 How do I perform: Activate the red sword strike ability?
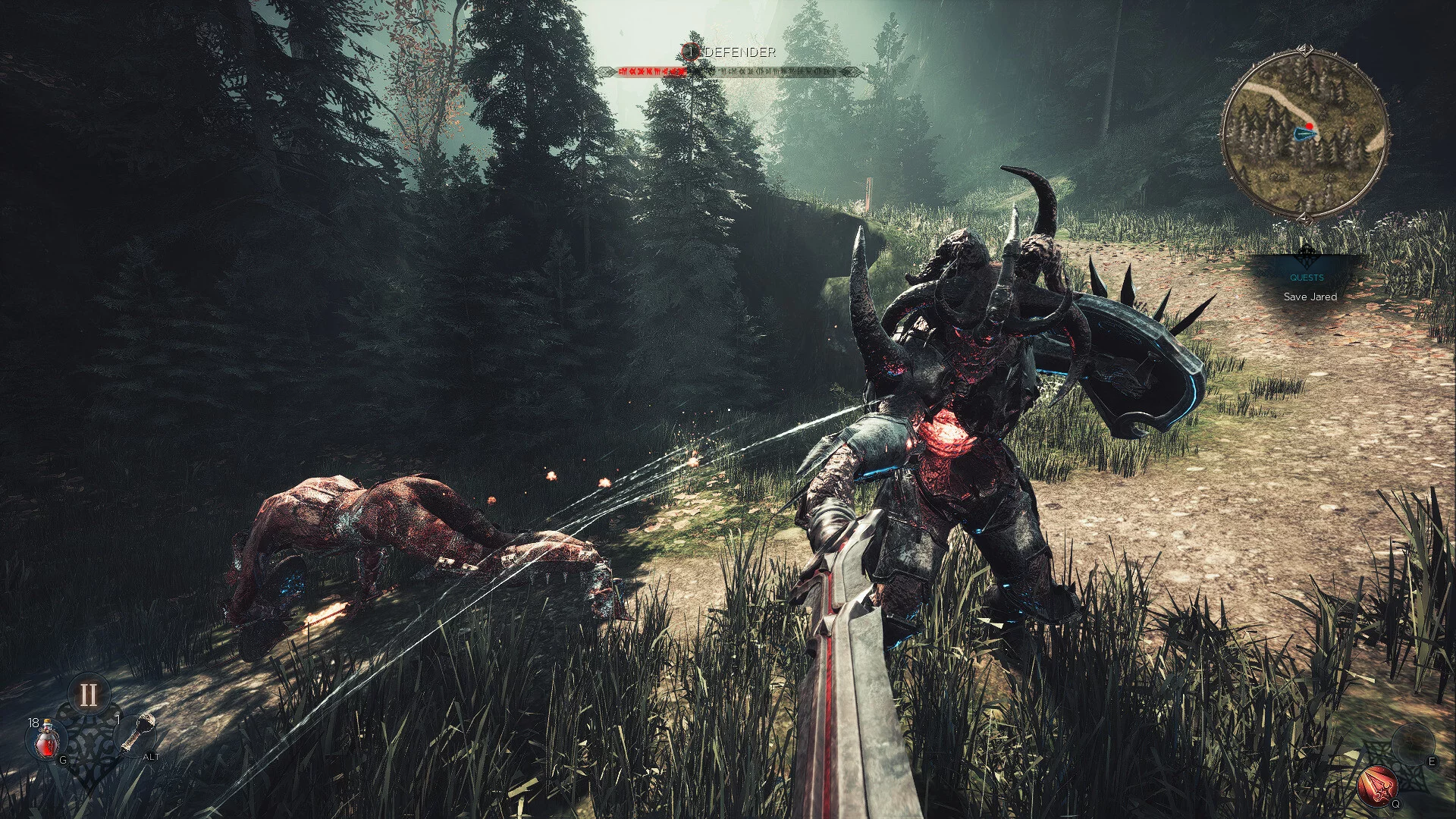tap(1378, 785)
